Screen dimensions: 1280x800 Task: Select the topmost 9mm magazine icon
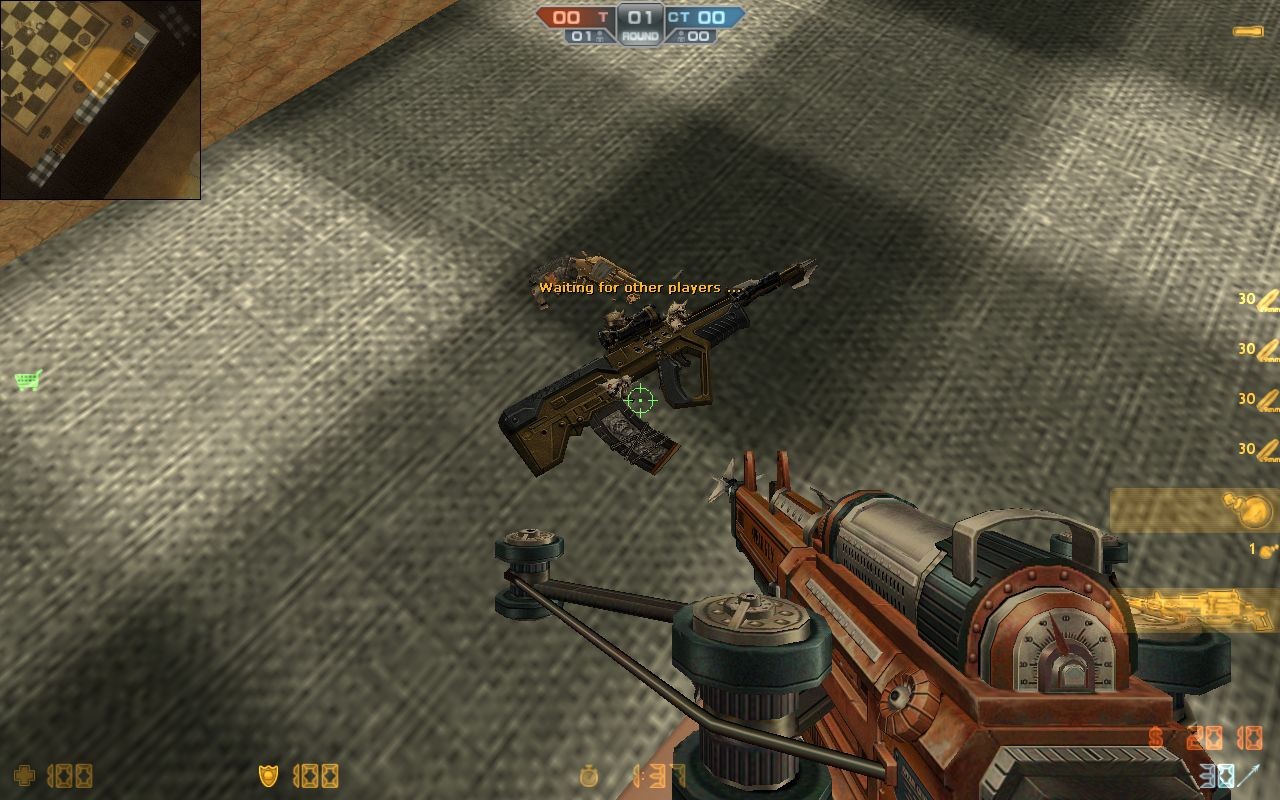[x=1266, y=297]
